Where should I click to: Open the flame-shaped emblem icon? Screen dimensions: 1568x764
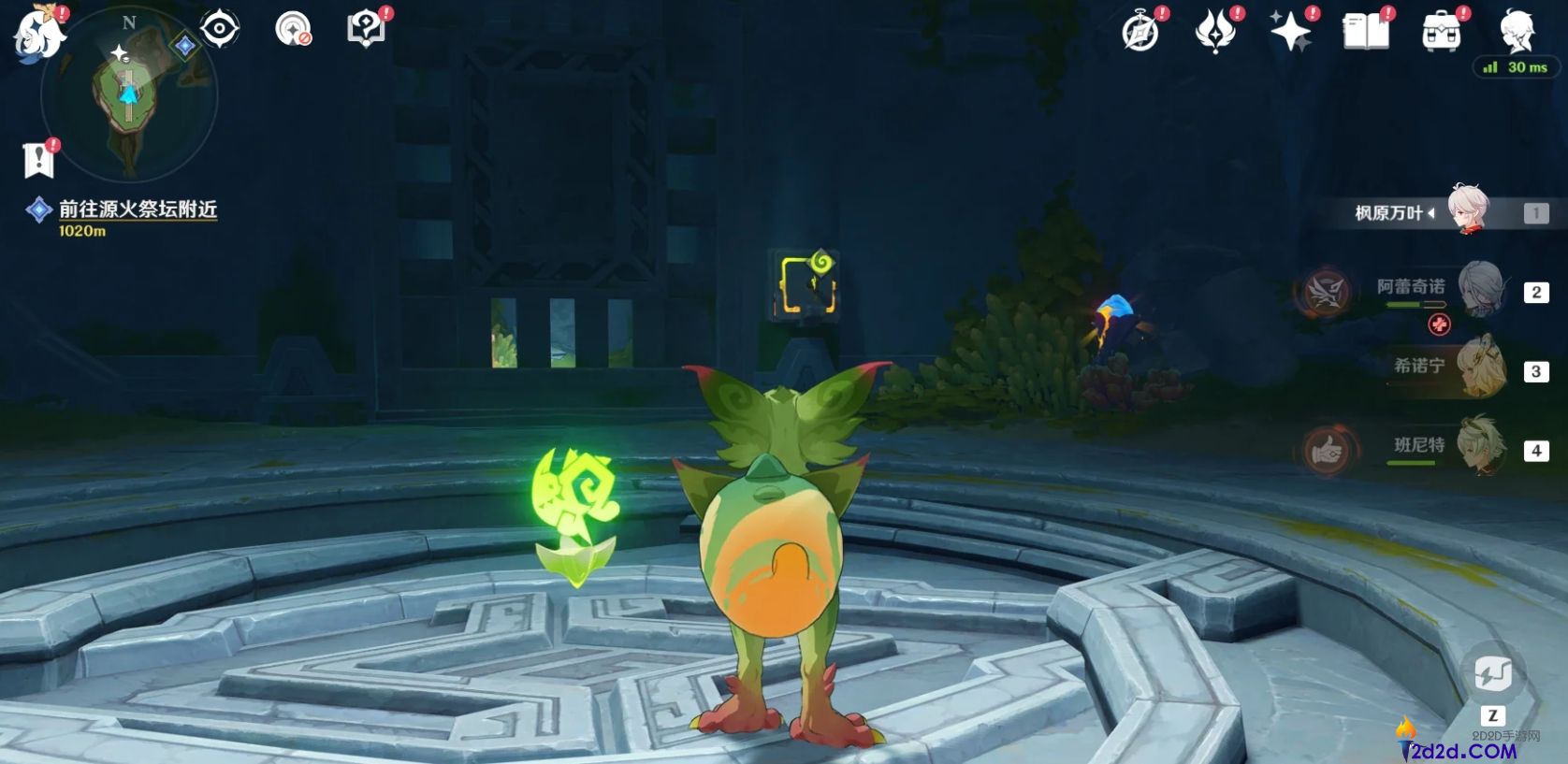tap(1215, 33)
